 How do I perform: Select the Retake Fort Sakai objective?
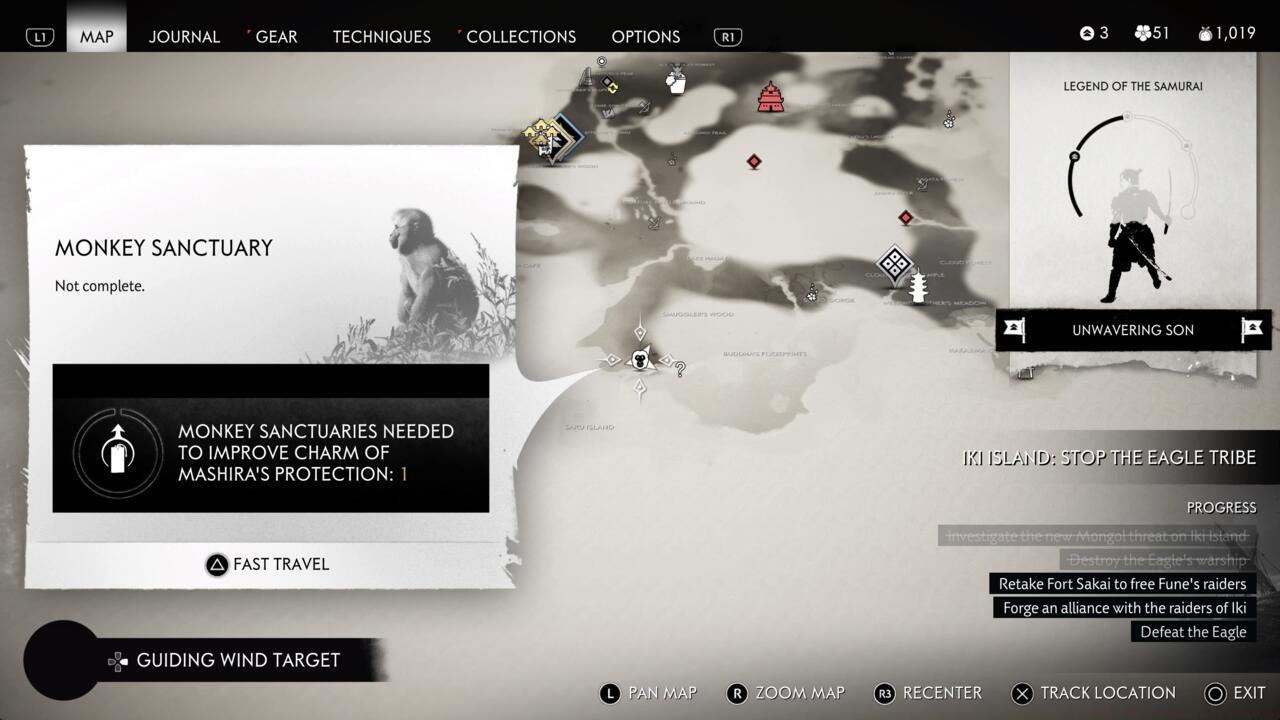pyautogui.click(x=1120, y=584)
